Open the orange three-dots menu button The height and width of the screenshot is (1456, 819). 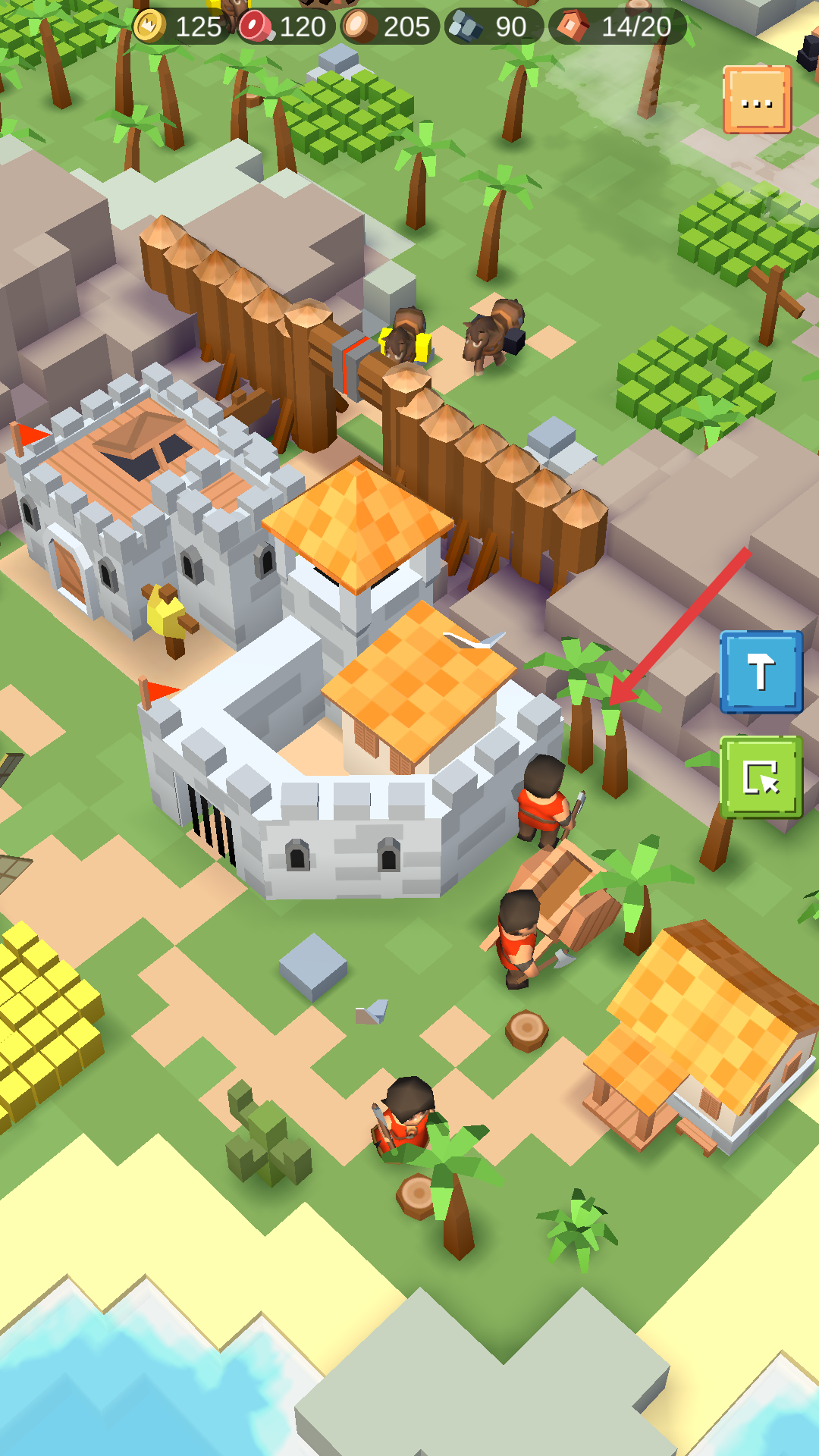(x=757, y=100)
